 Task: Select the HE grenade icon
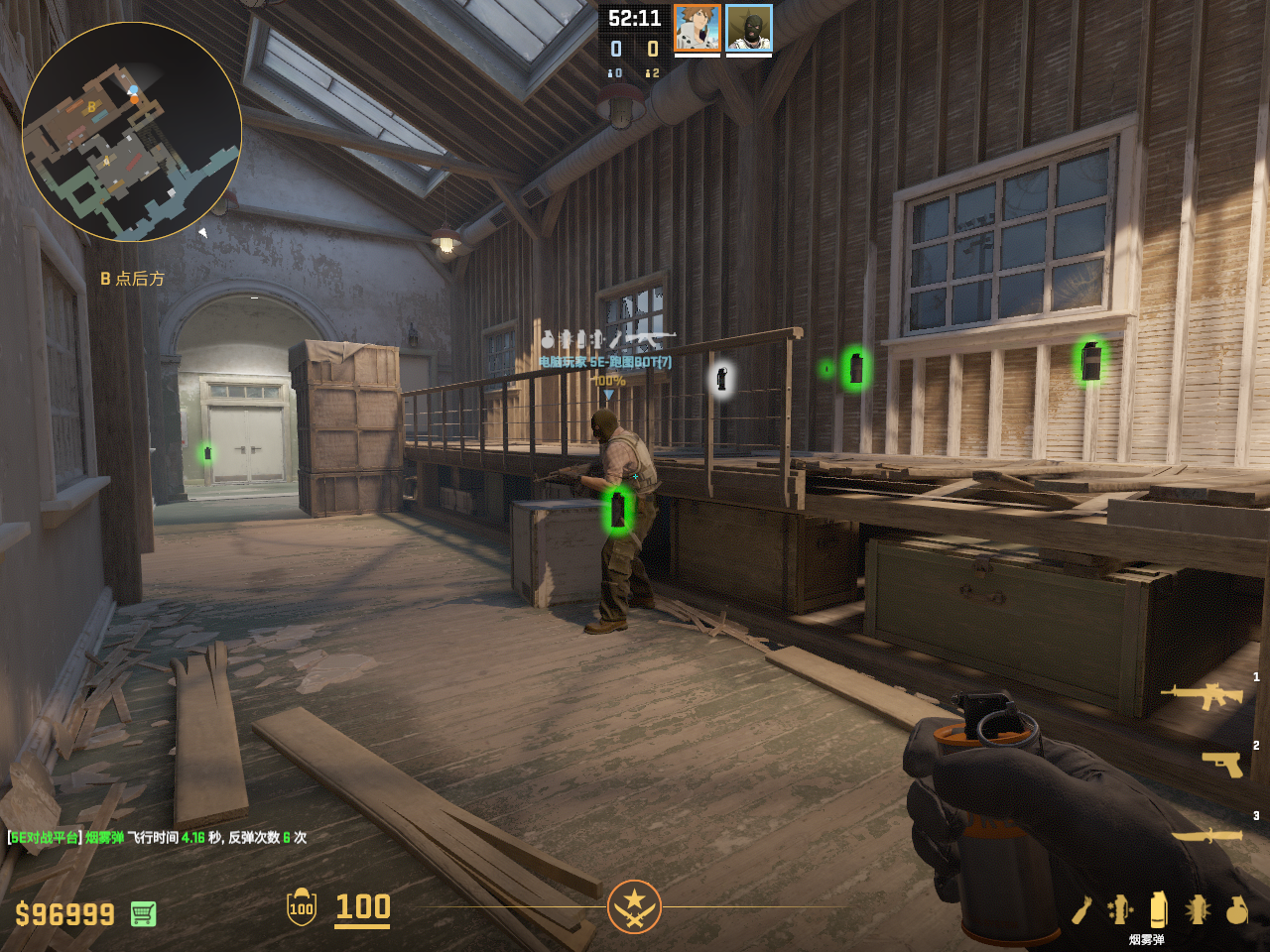point(1236,909)
